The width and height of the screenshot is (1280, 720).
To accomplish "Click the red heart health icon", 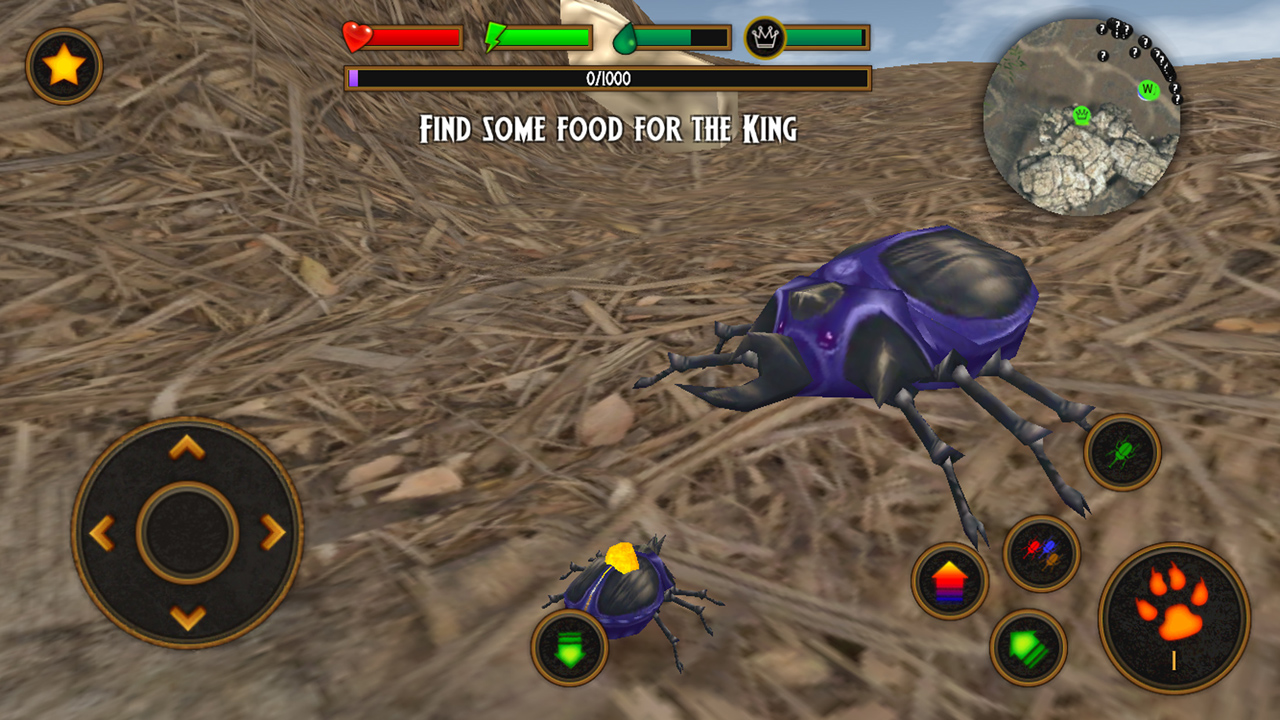I will (355, 36).
